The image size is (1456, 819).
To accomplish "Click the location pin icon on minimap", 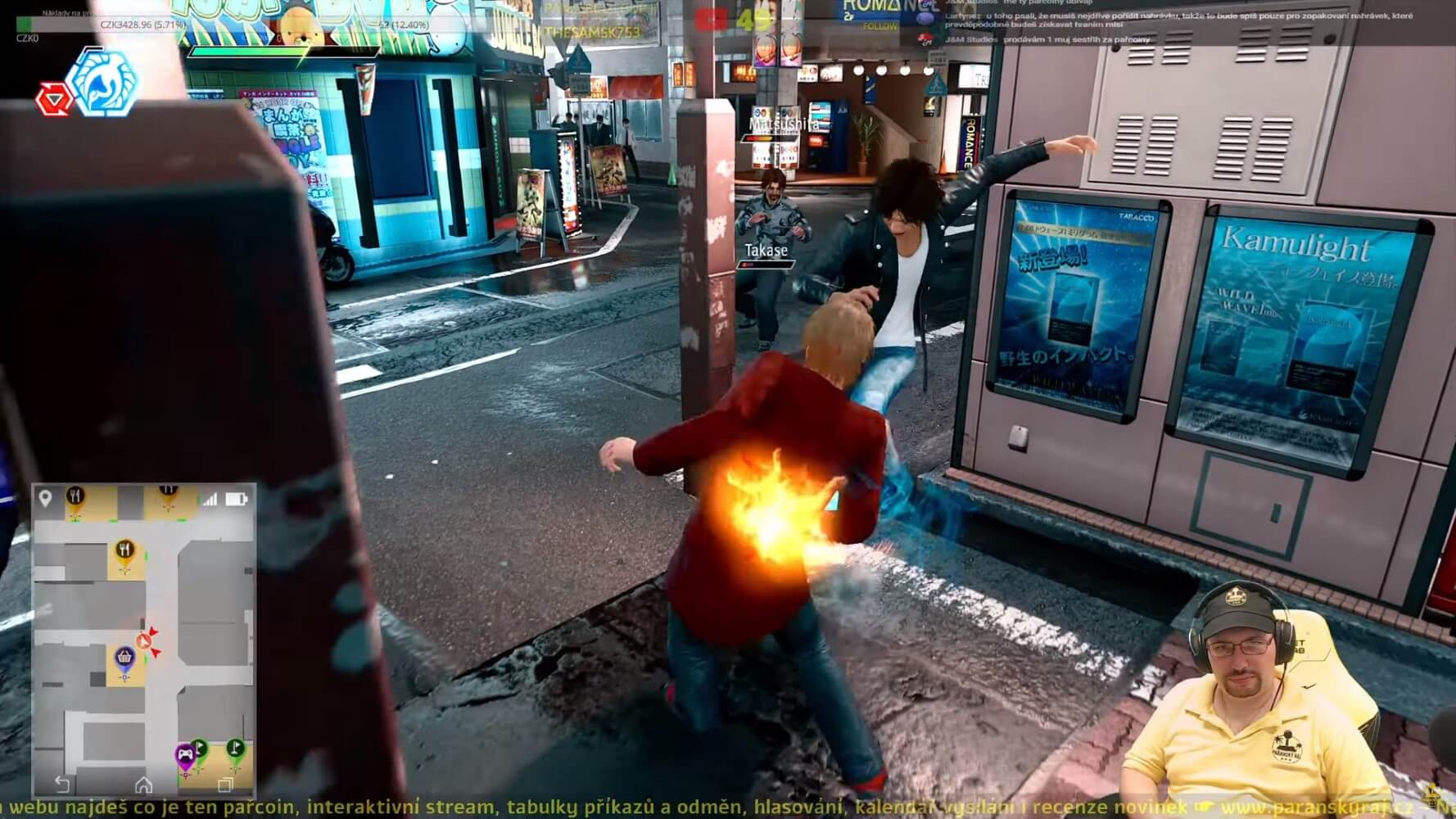I will 46,498.
